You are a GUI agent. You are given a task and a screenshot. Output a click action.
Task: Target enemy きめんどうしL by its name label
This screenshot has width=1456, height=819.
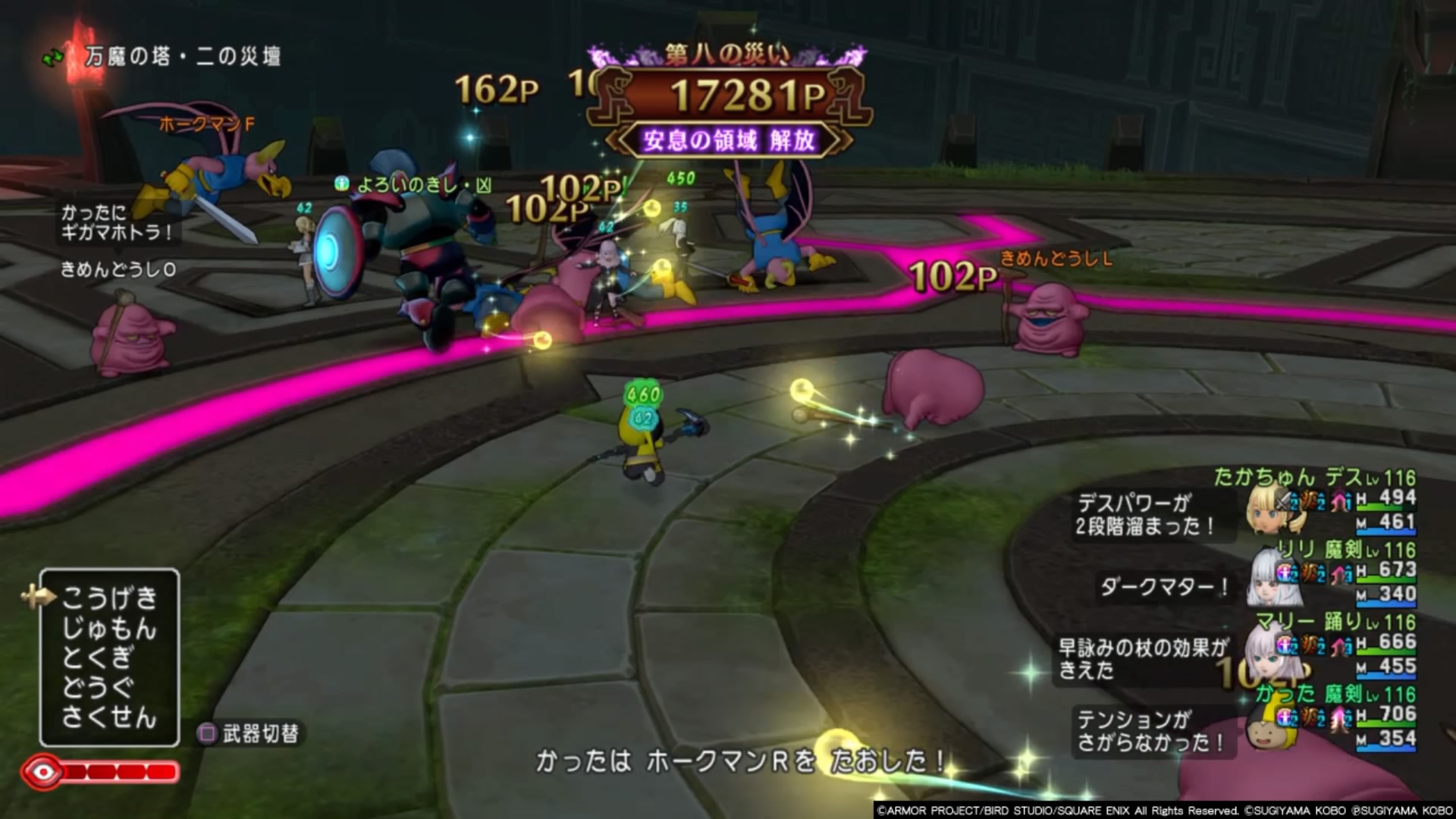pos(1056,259)
